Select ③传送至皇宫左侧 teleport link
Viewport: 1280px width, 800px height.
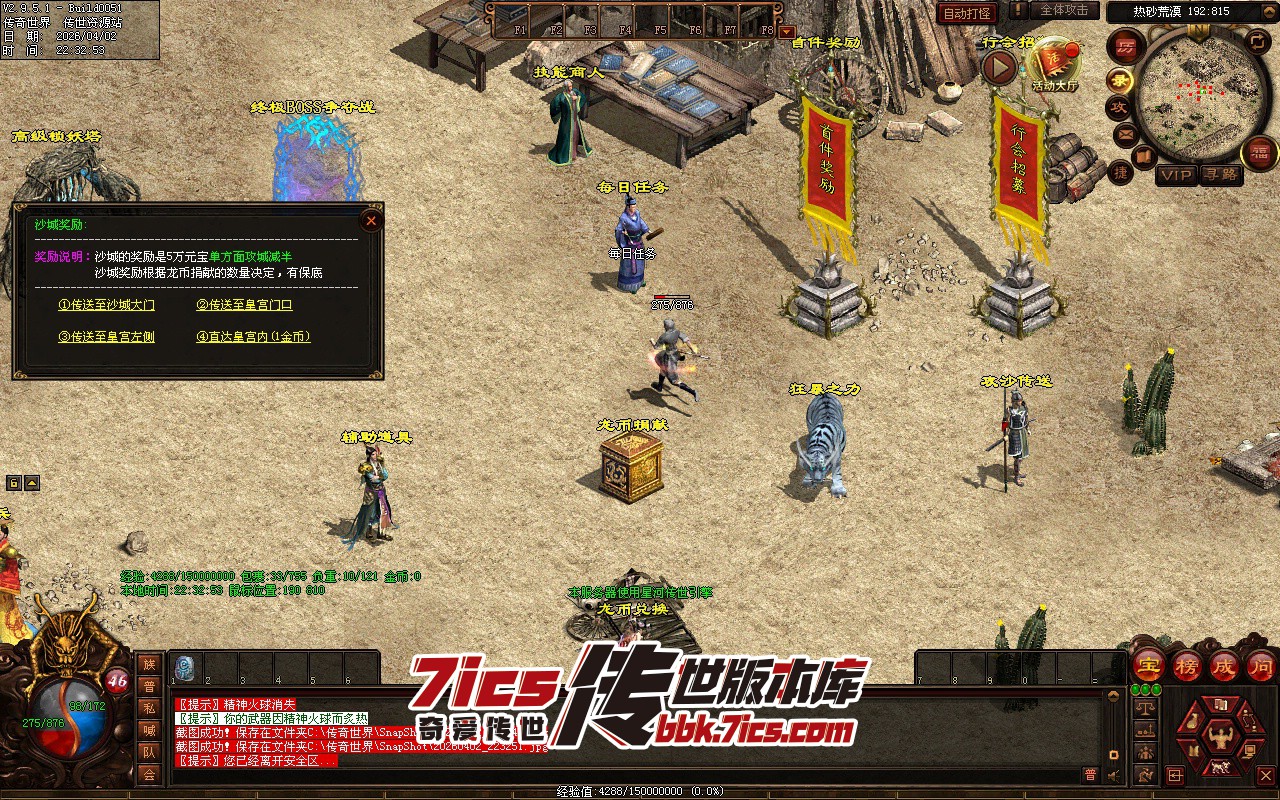tap(107, 337)
